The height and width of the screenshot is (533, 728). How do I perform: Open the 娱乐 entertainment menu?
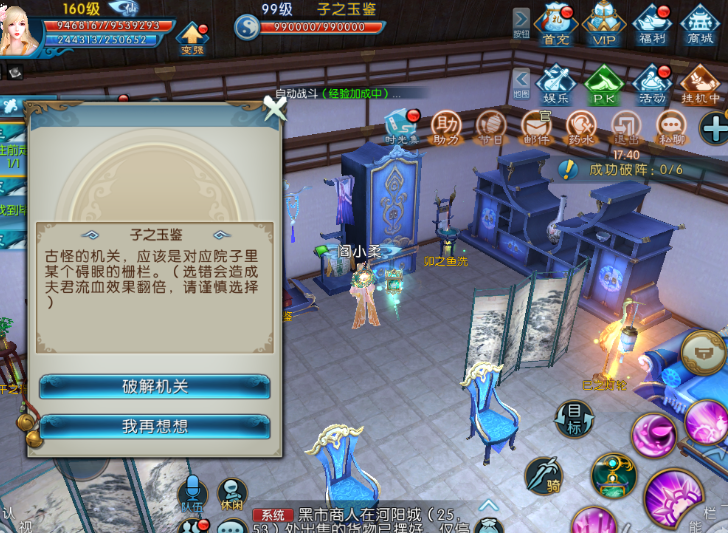point(556,85)
